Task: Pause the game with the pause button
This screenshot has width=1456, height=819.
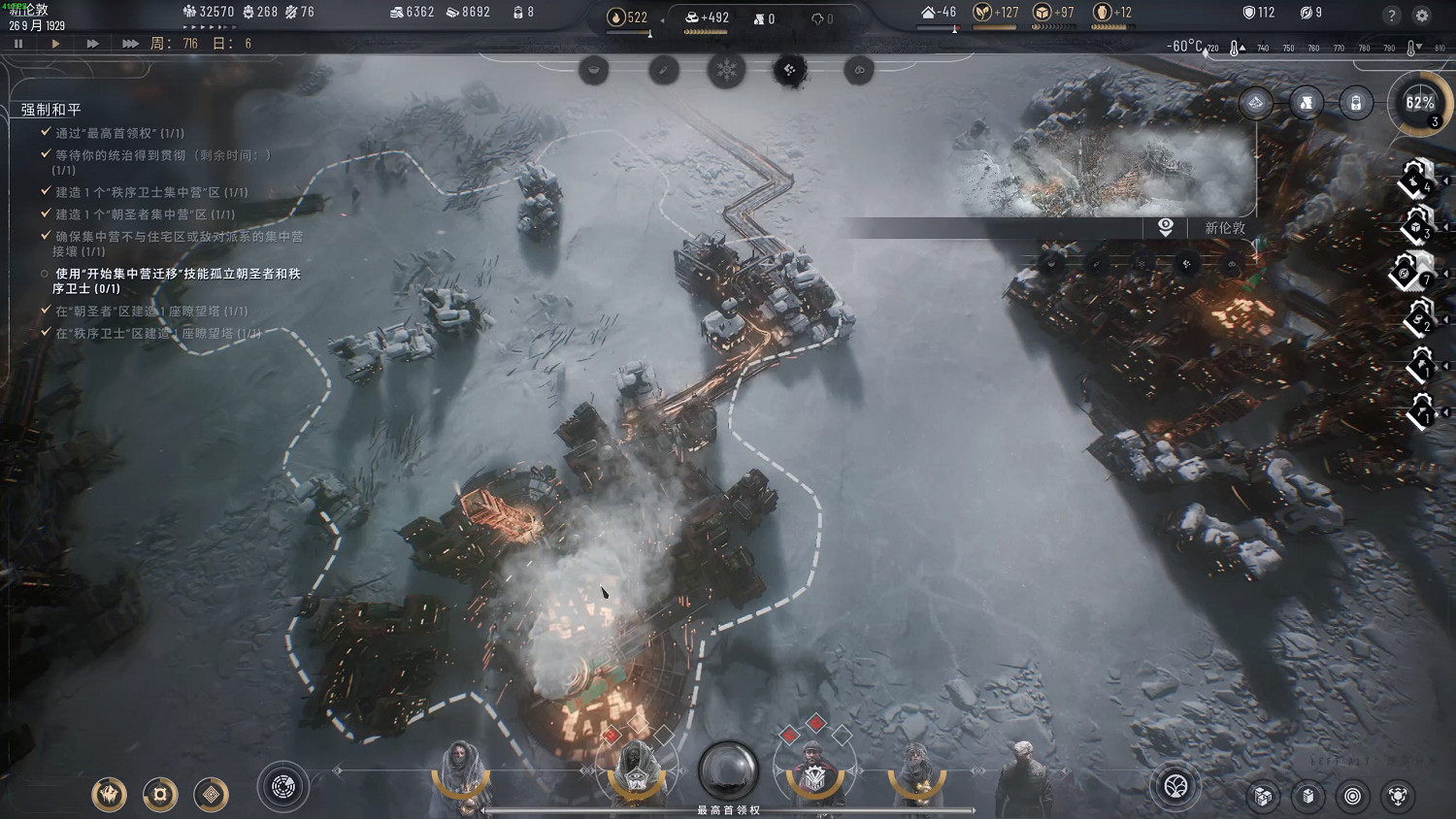Action: click(18, 44)
